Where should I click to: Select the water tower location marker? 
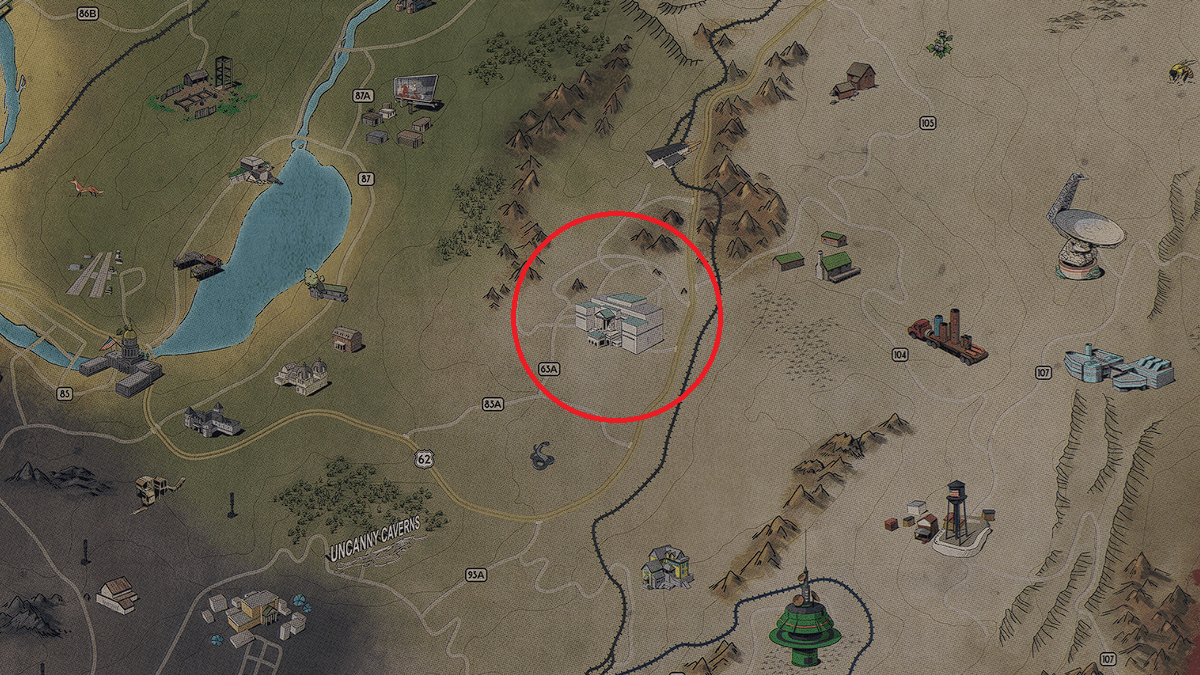[x=955, y=514]
